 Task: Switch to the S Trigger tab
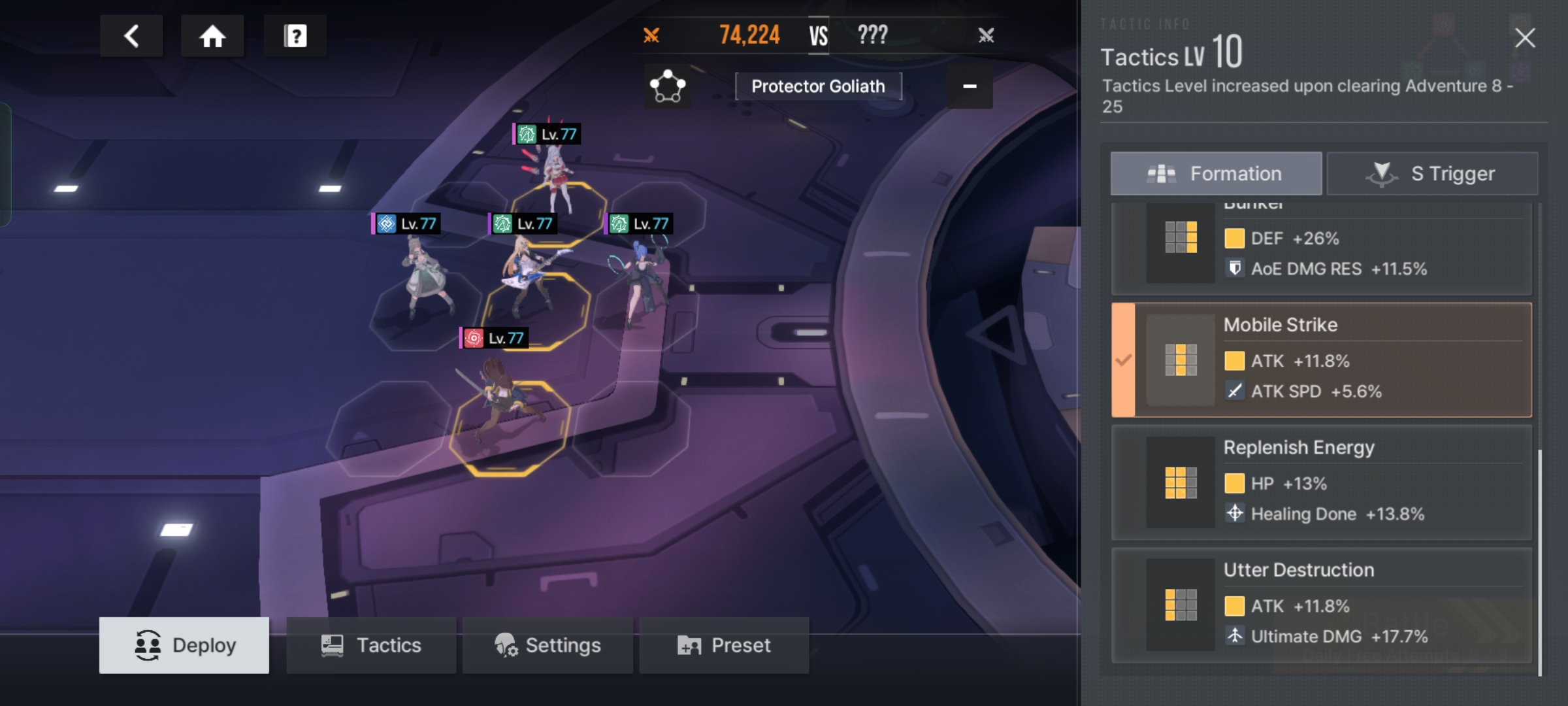pos(1432,174)
